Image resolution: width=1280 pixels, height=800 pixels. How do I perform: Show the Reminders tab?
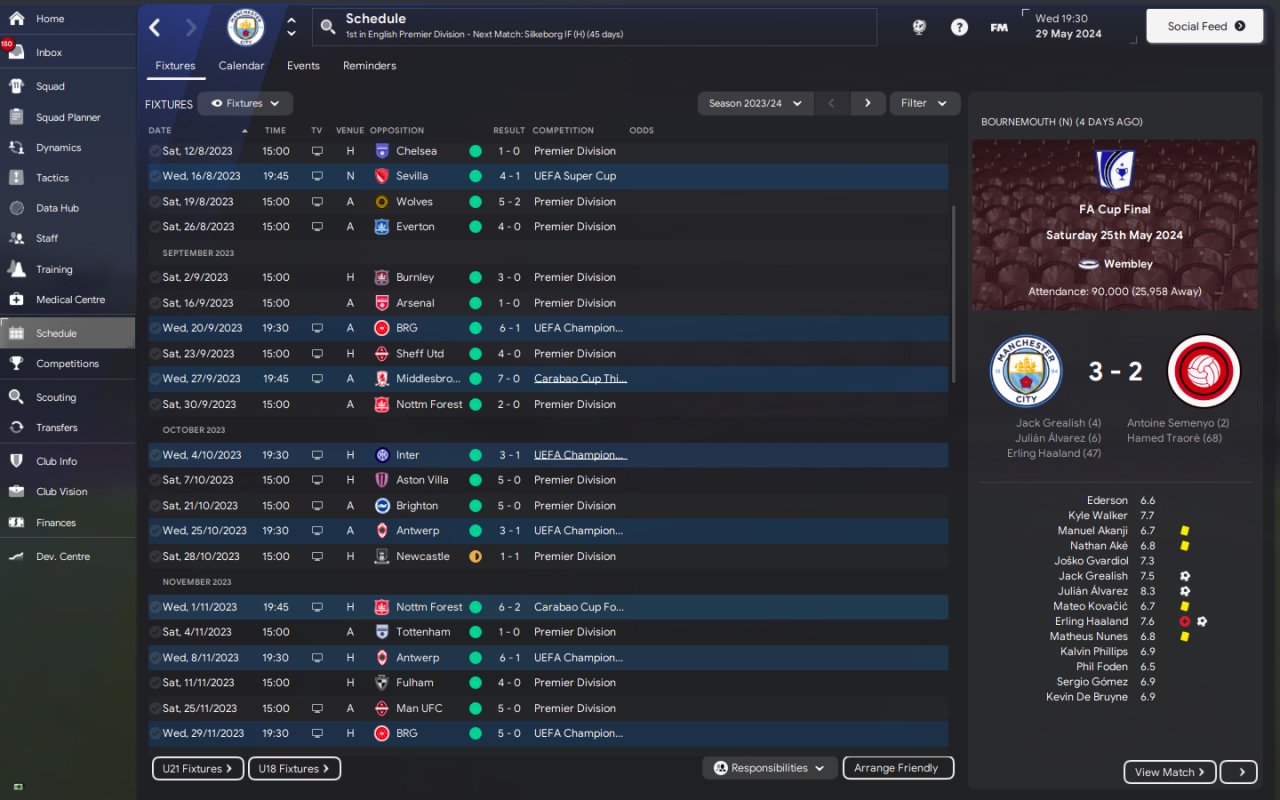coord(369,66)
